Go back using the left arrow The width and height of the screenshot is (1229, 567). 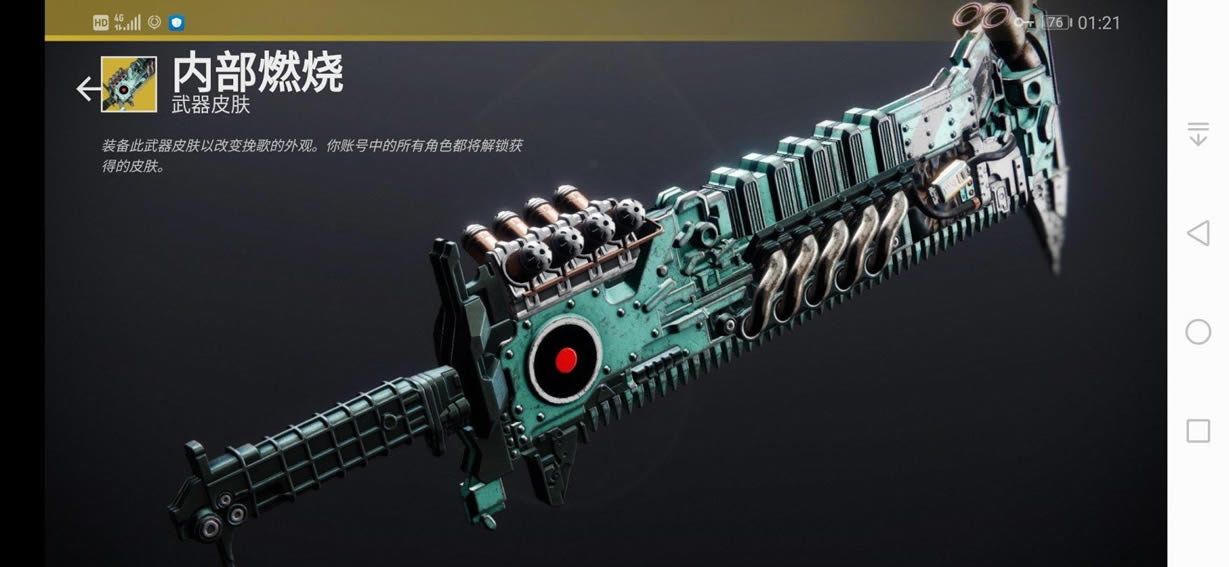click(88, 89)
